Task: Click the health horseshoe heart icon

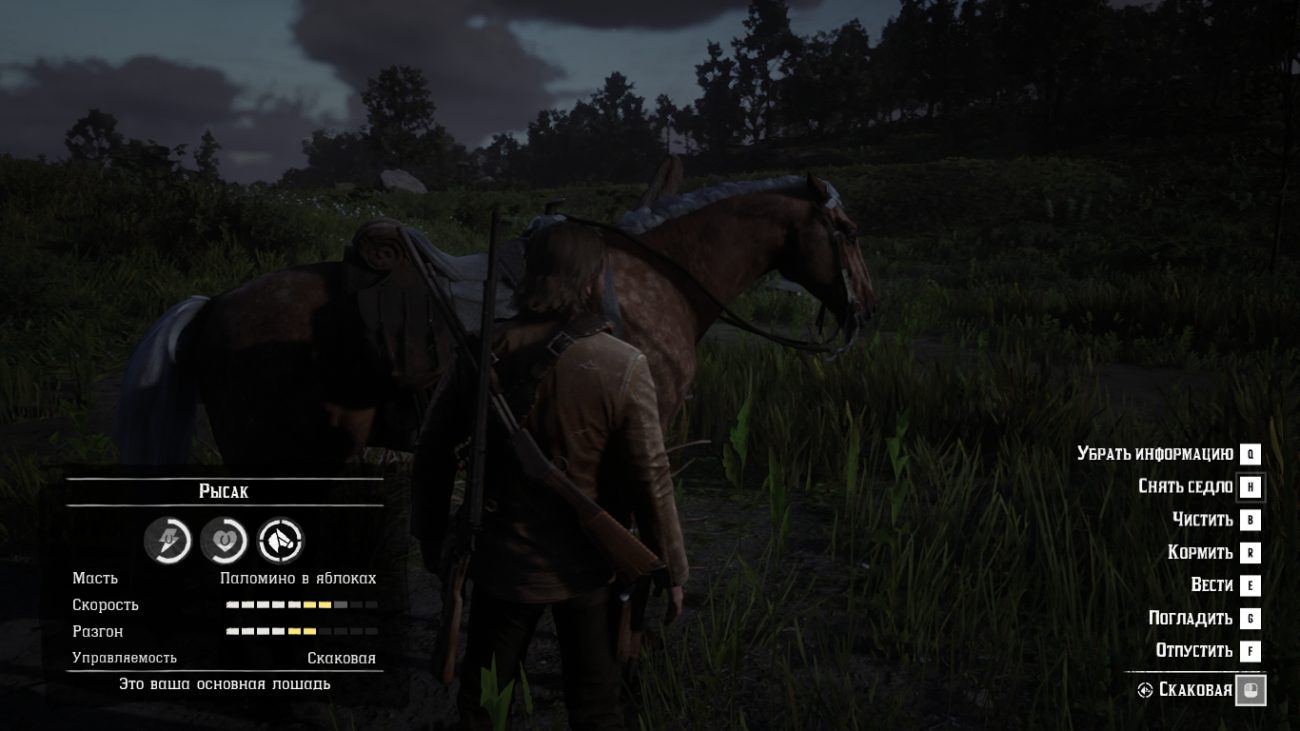Action: click(225, 541)
